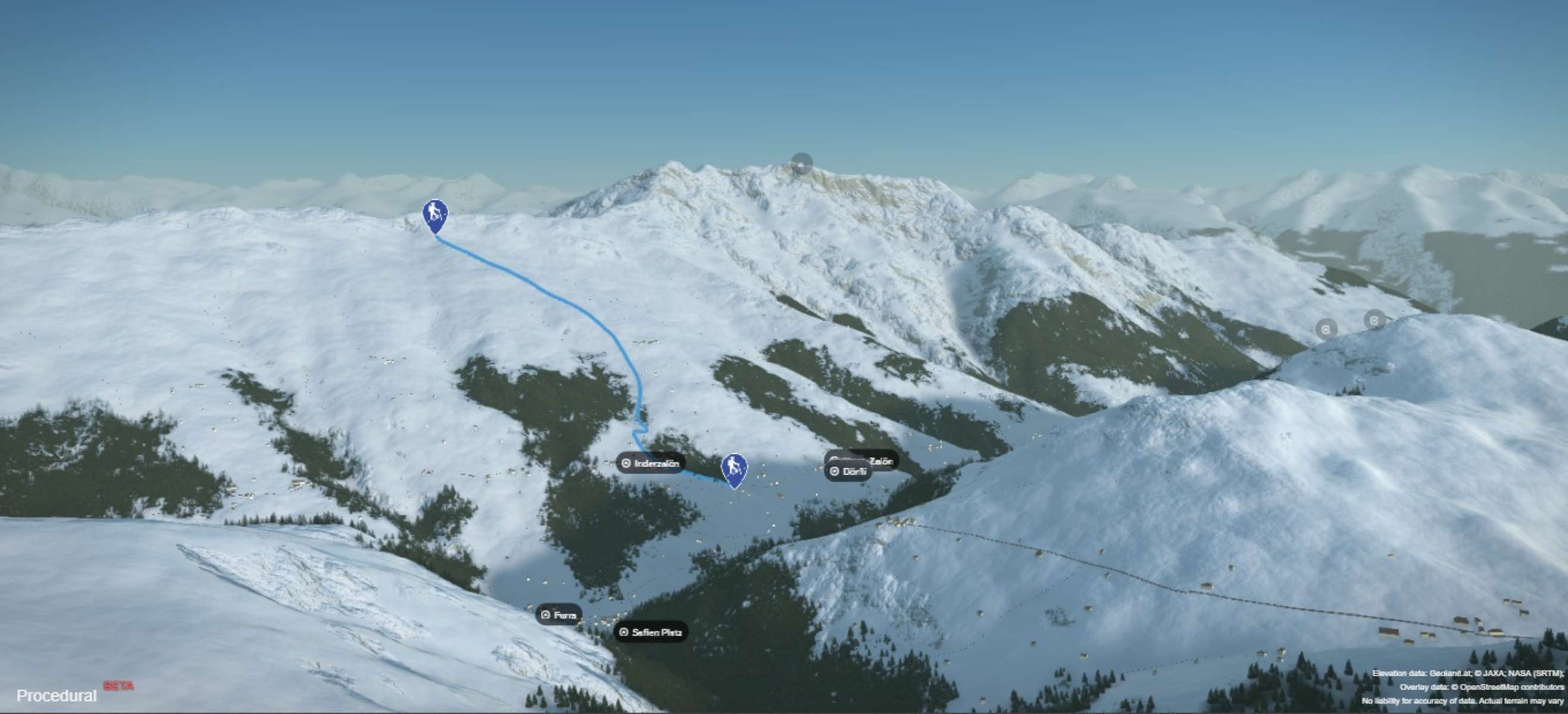Choose the Furra place label
The image size is (1568, 714).
pos(559,615)
